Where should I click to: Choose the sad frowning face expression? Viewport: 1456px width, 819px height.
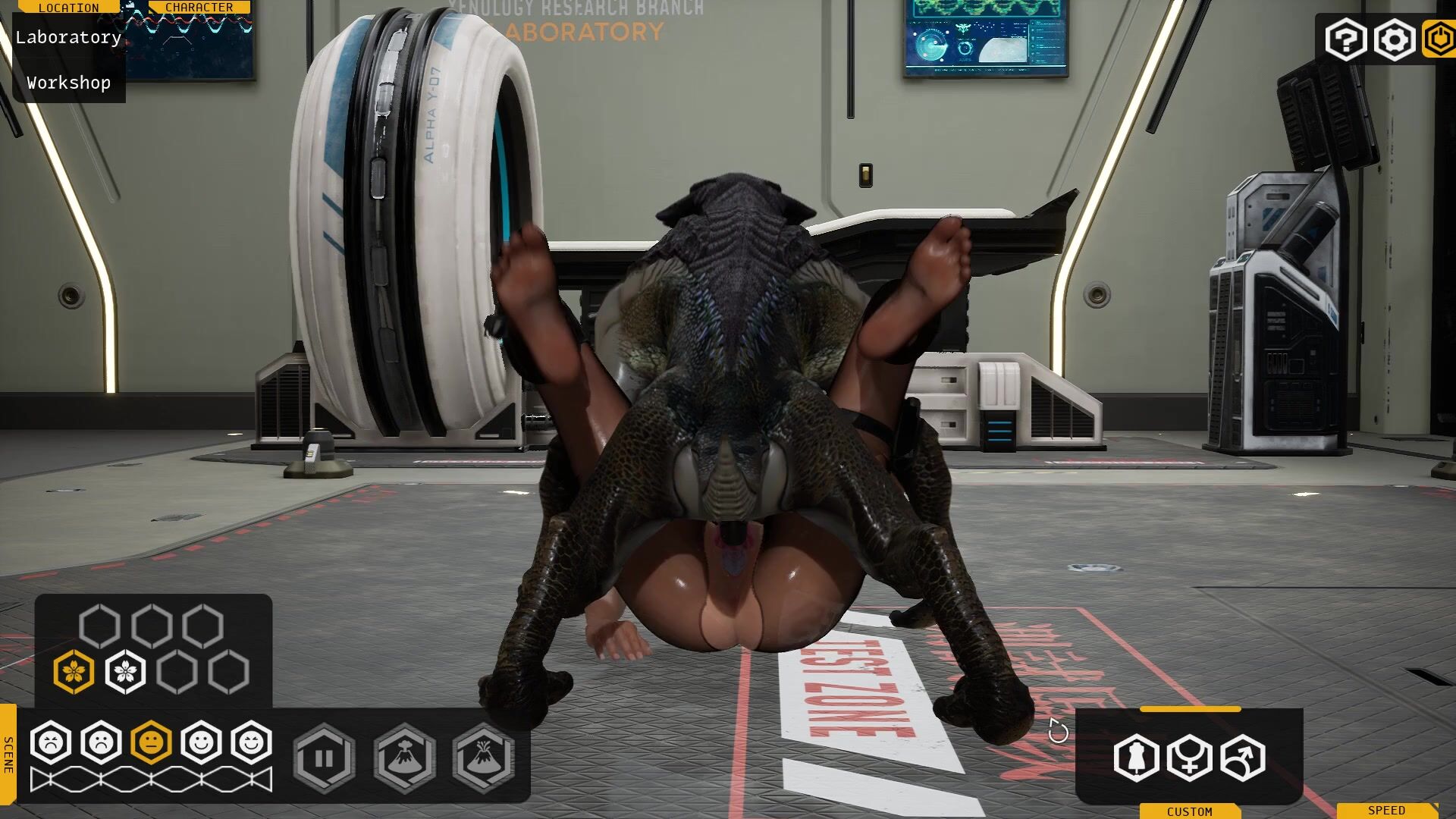tap(101, 742)
